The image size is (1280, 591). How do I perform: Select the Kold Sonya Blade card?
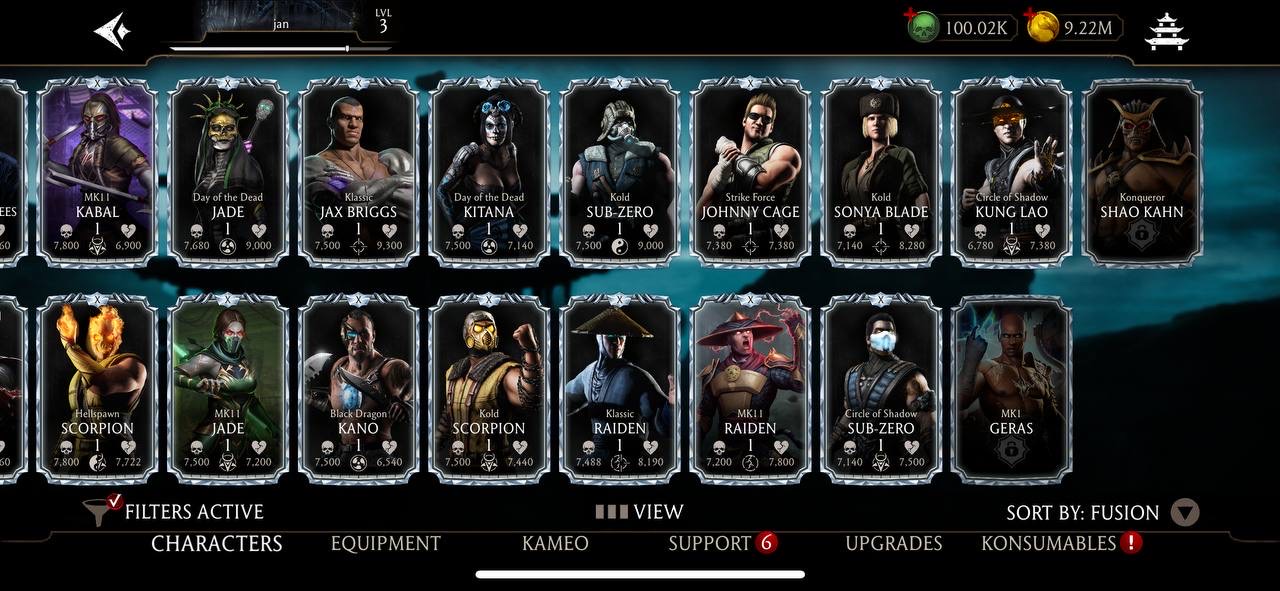(881, 171)
